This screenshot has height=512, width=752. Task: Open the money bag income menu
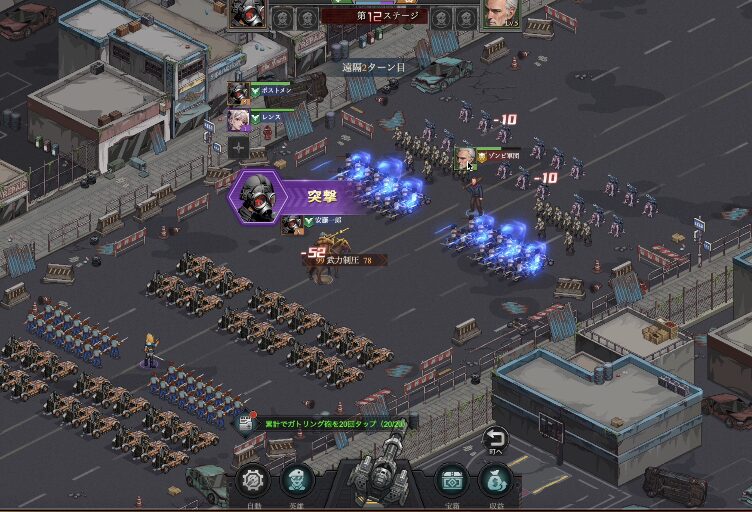coord(496,481)
